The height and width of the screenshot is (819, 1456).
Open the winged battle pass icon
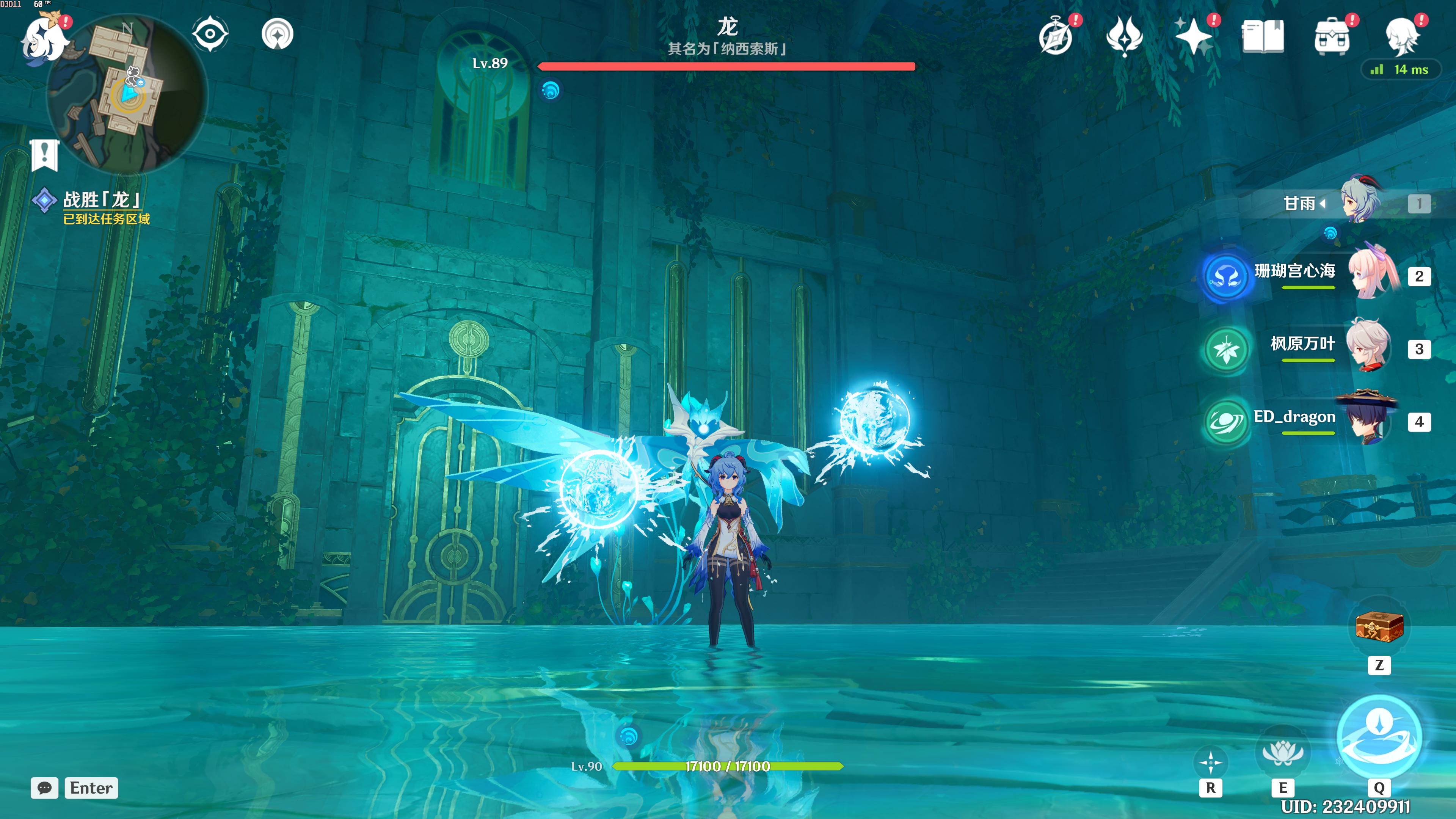click(x=1124, y=37)
